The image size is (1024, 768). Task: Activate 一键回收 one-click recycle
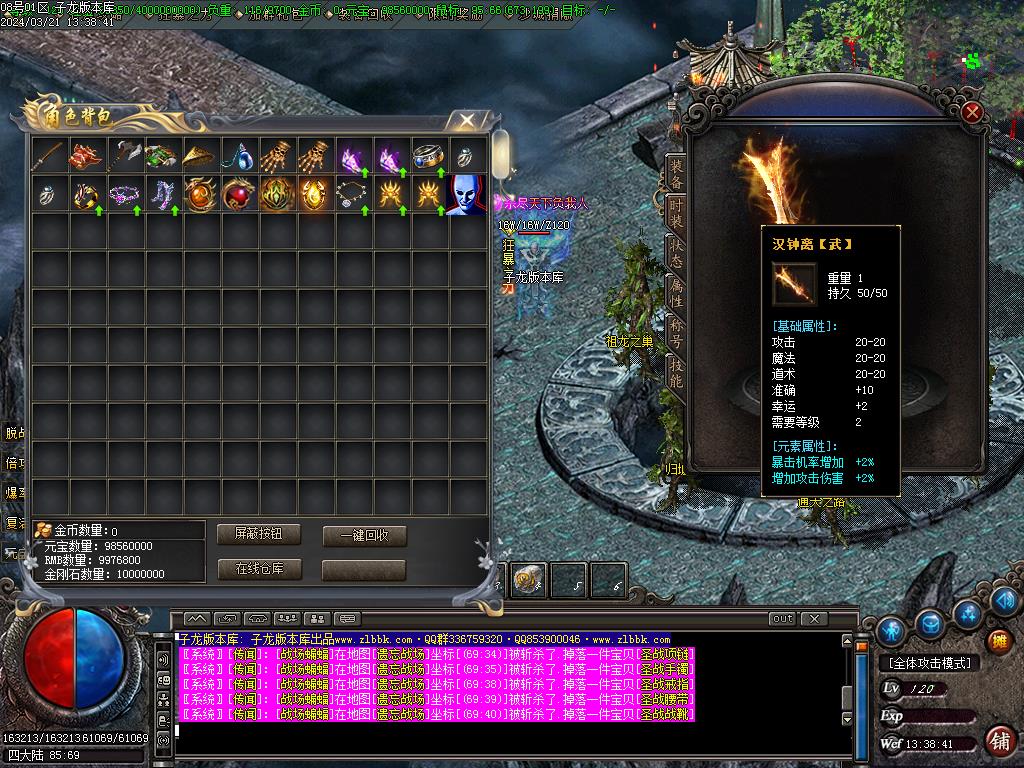[364, 536]
